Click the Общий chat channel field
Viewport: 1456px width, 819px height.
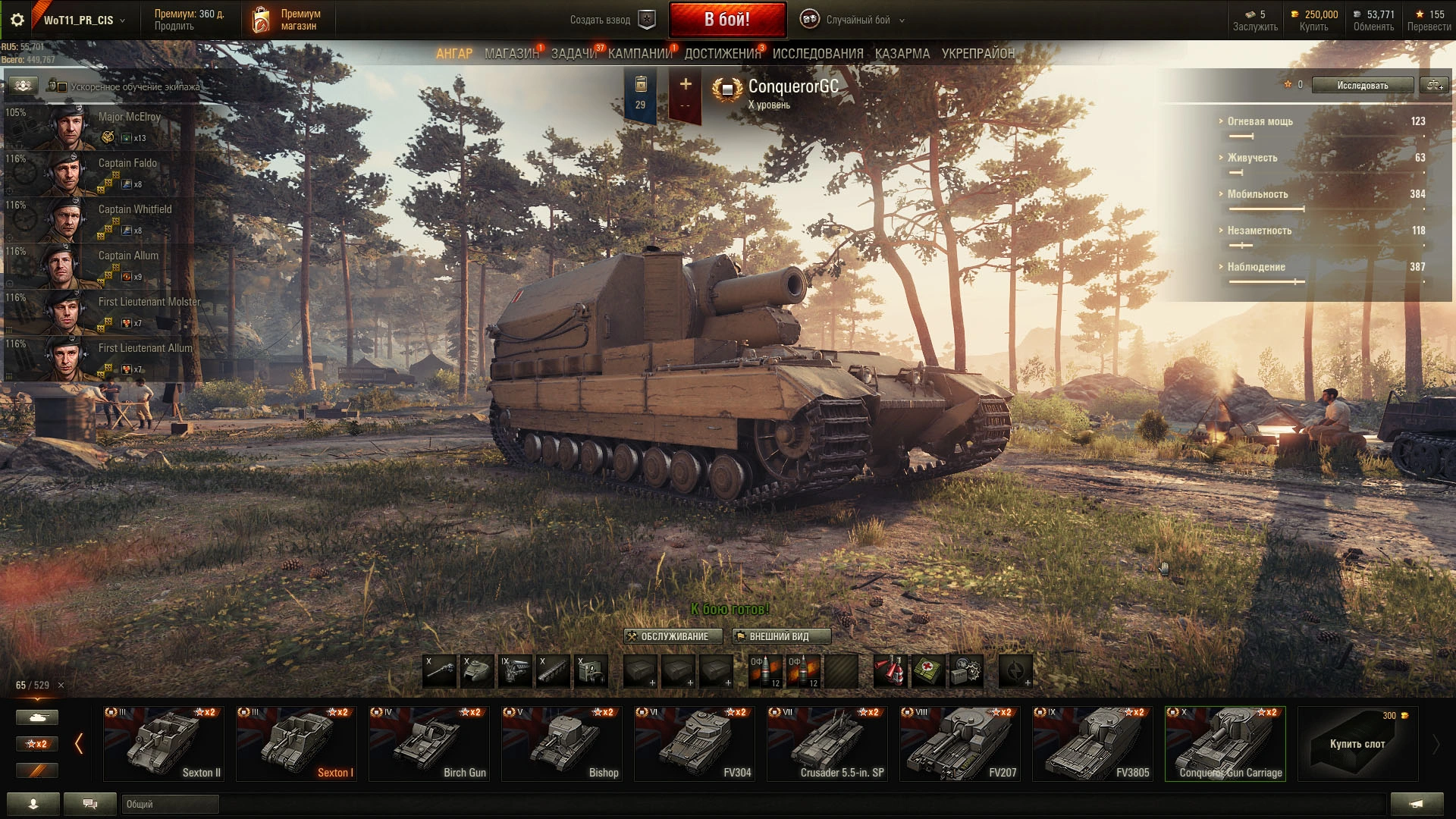tap(170, 804)
